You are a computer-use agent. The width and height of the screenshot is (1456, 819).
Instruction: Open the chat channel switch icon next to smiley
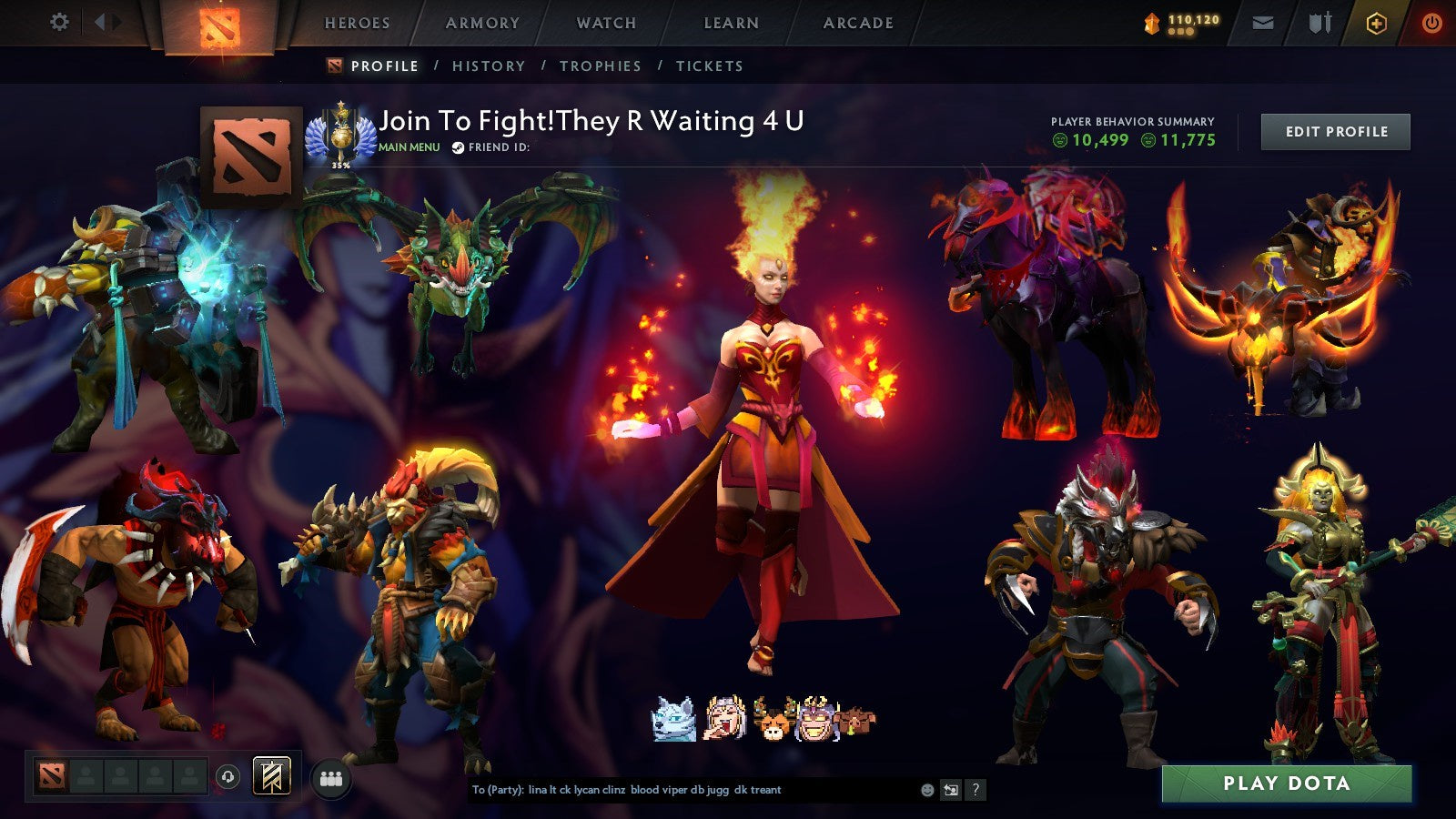pyautogui.click(x=952, y=792)
